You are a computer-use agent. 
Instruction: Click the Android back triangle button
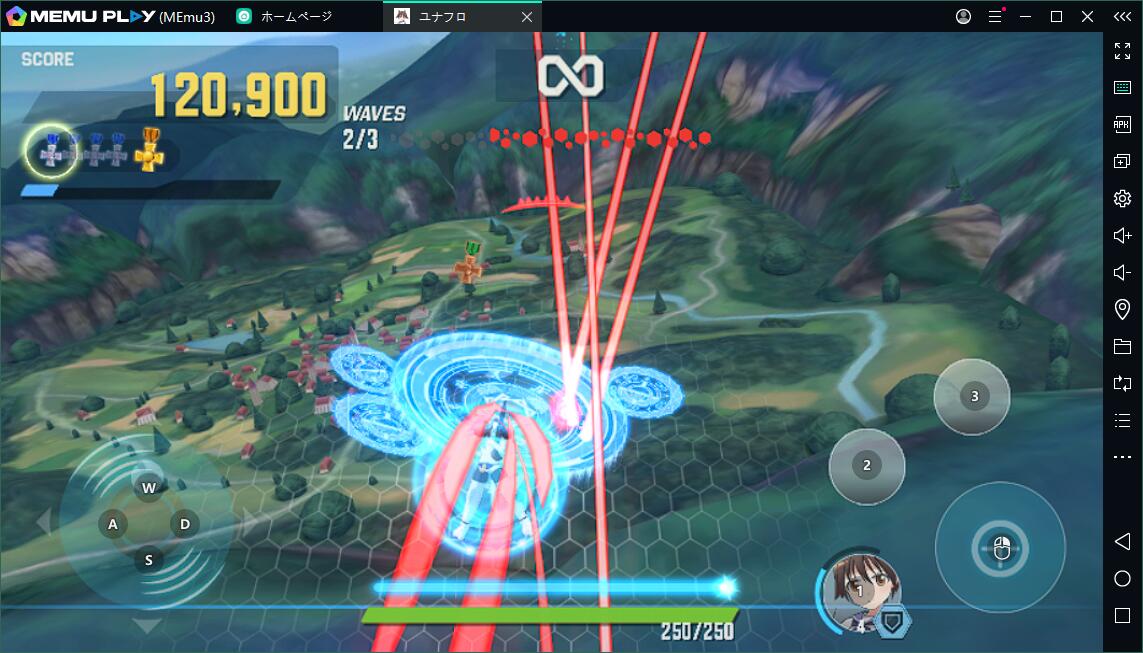tap(1122, 541)
